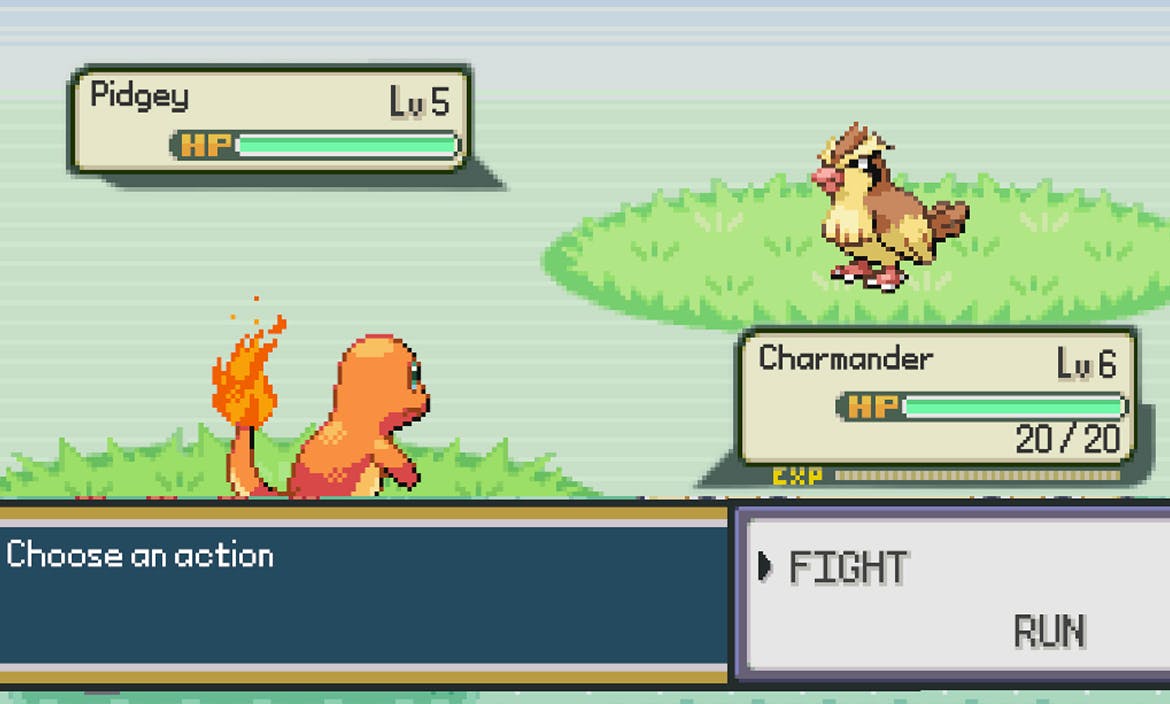Choose the FIGHT action
Screen dimensions: 1170x704
tap(848, 567)
